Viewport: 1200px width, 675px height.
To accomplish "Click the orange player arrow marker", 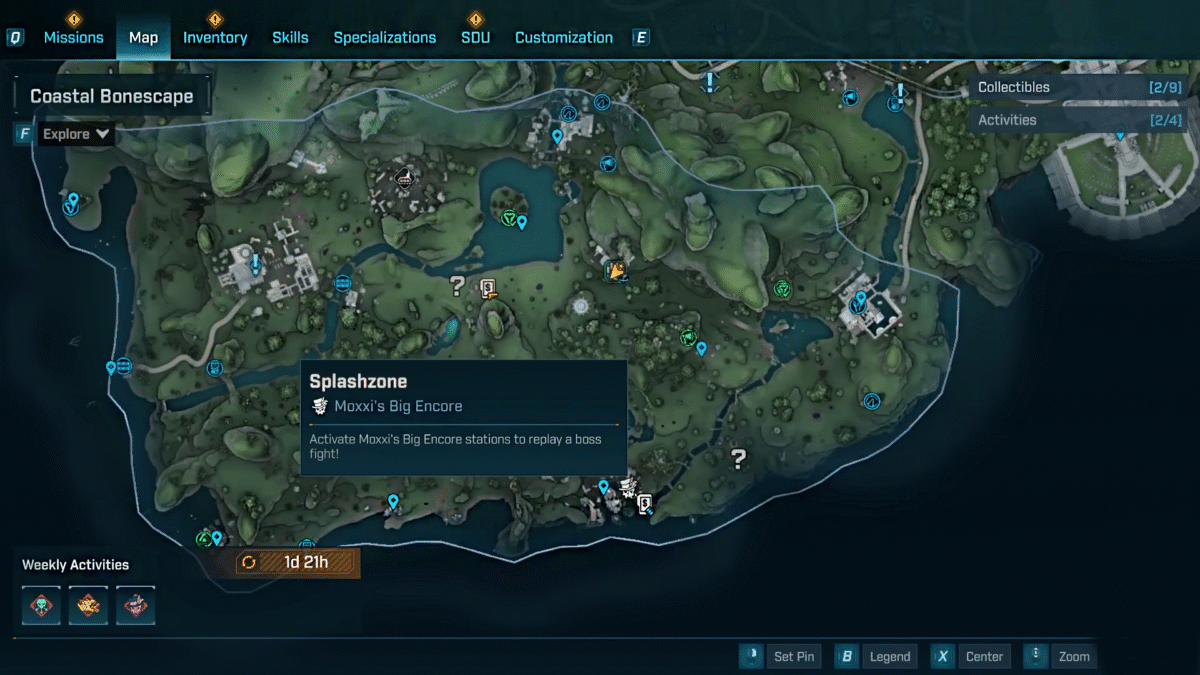I will click(x=616, y=270).
